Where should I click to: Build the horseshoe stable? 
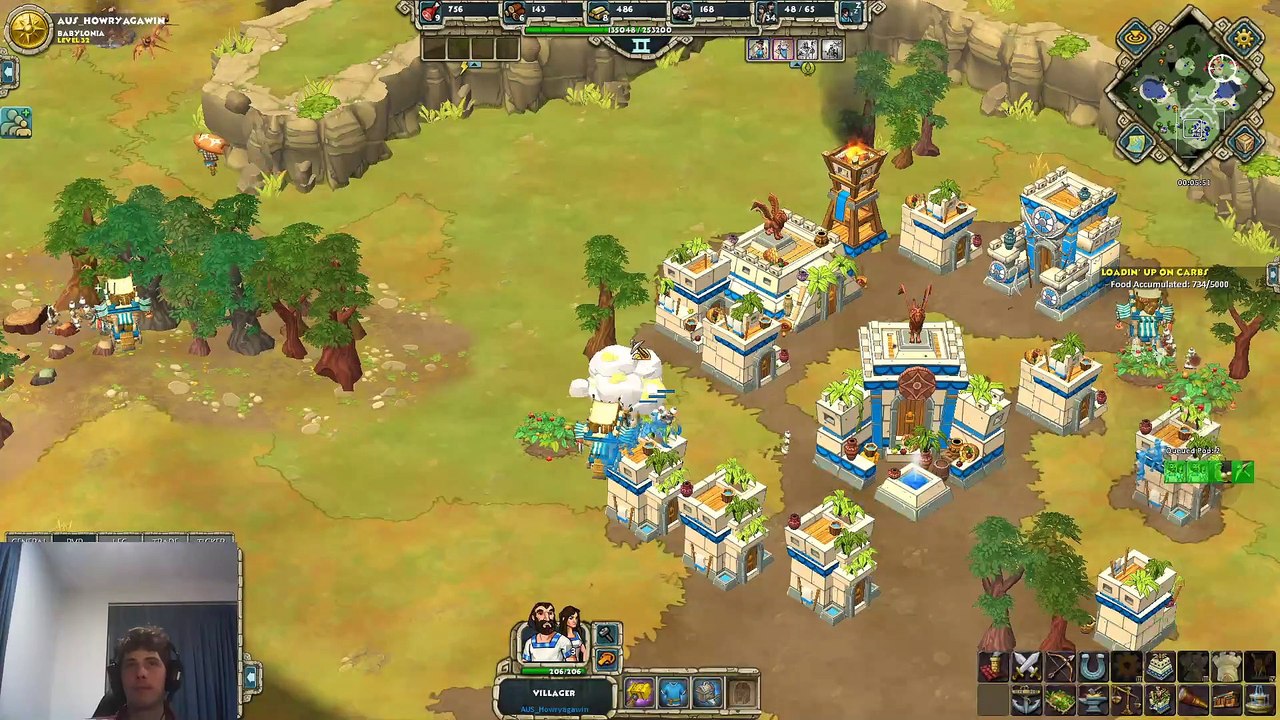pyautogui.click(x=1092, y=666)
